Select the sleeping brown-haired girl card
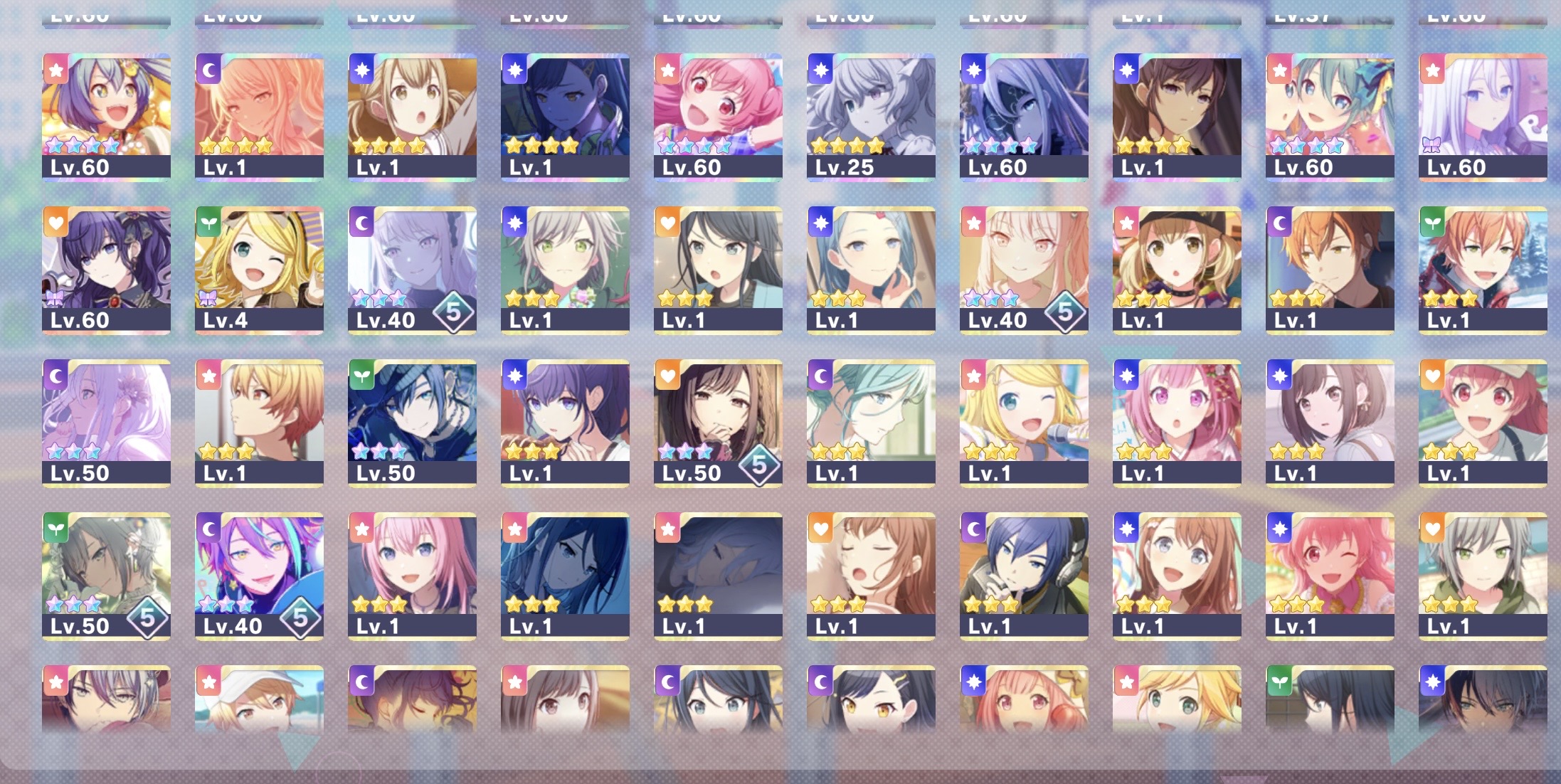The width and height of the screenshot is (1561, 784). click(x=871, y=576)
